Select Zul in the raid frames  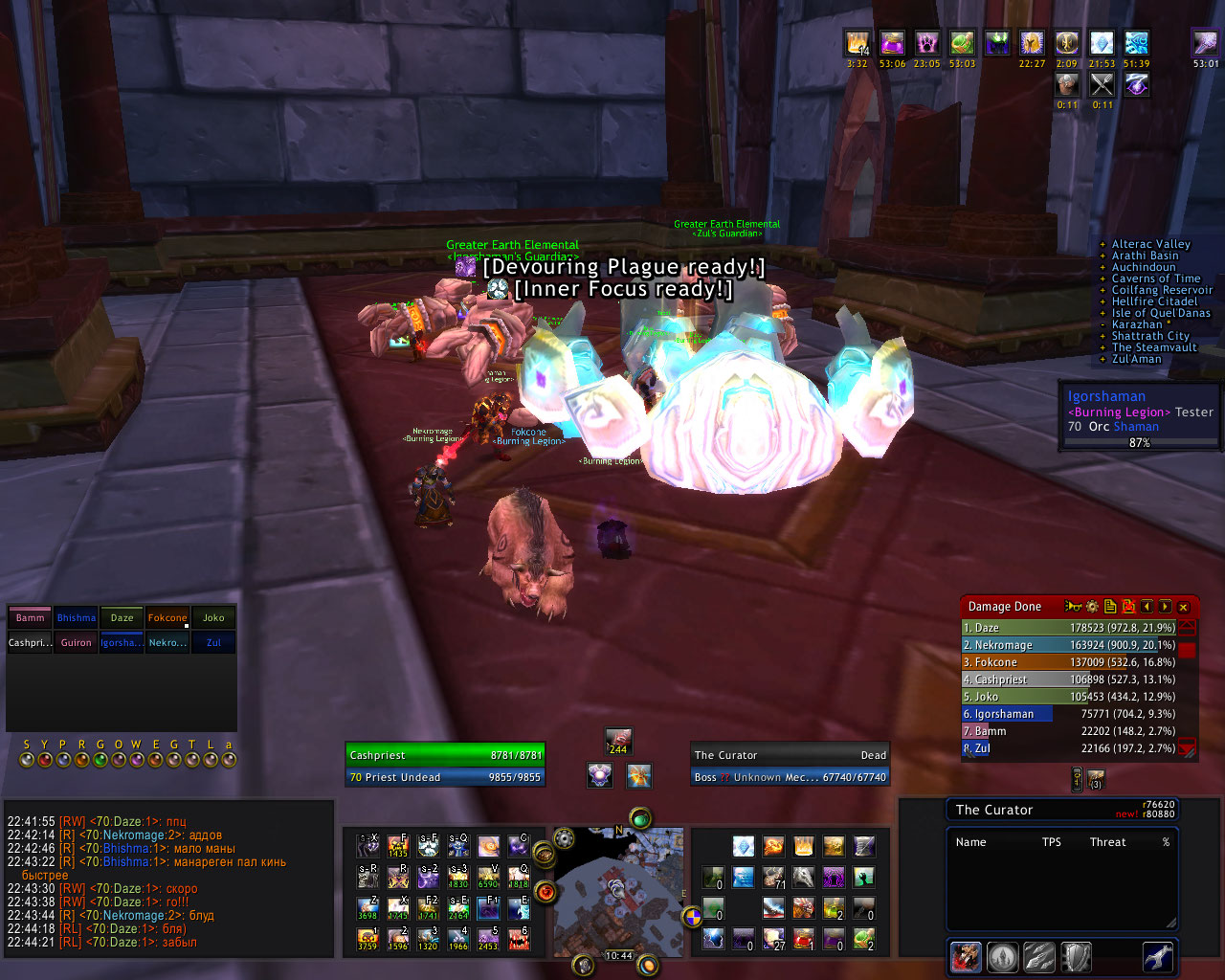[x=213, y=643]
